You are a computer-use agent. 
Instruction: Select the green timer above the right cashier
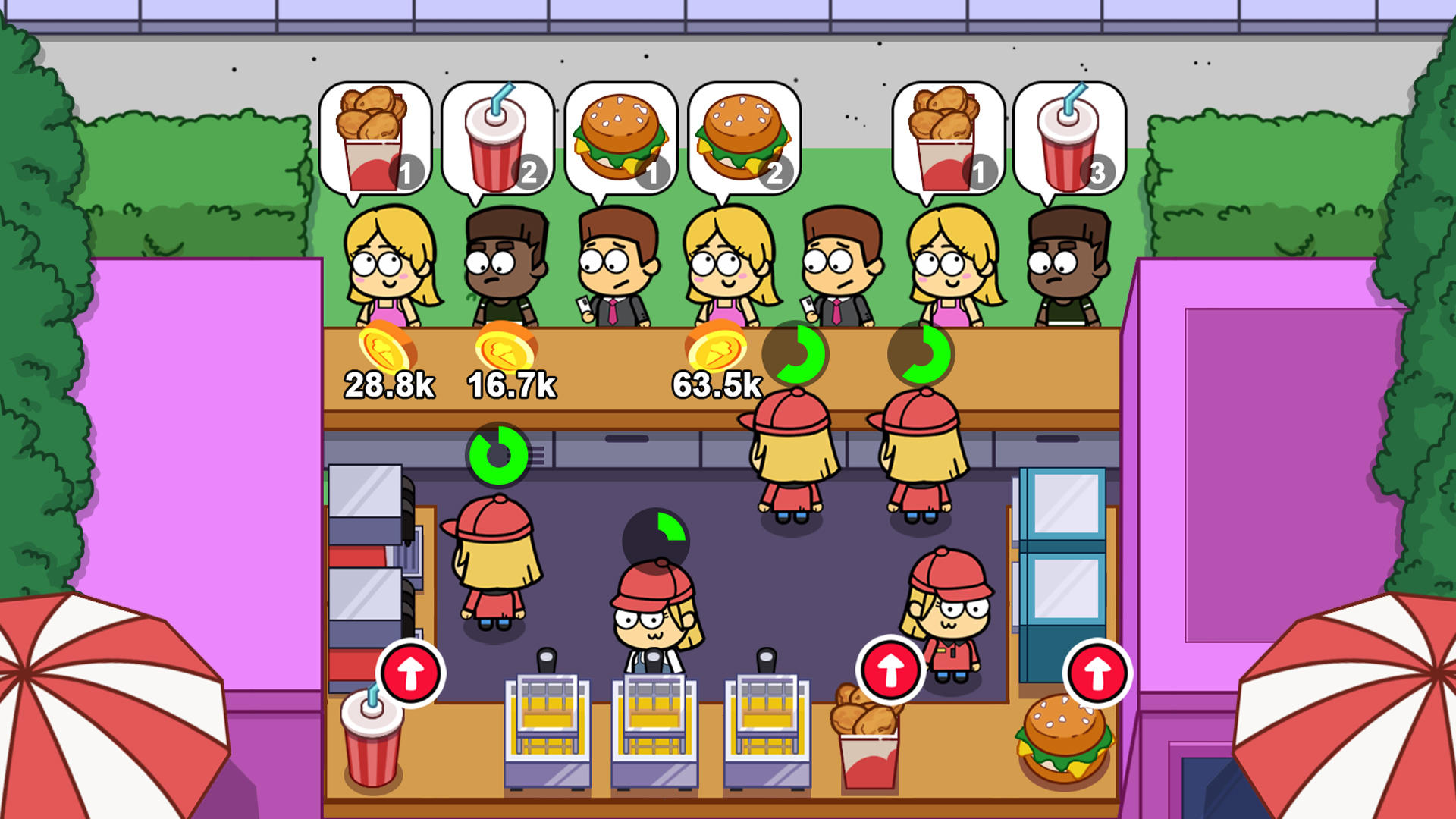tap(921, 353)
